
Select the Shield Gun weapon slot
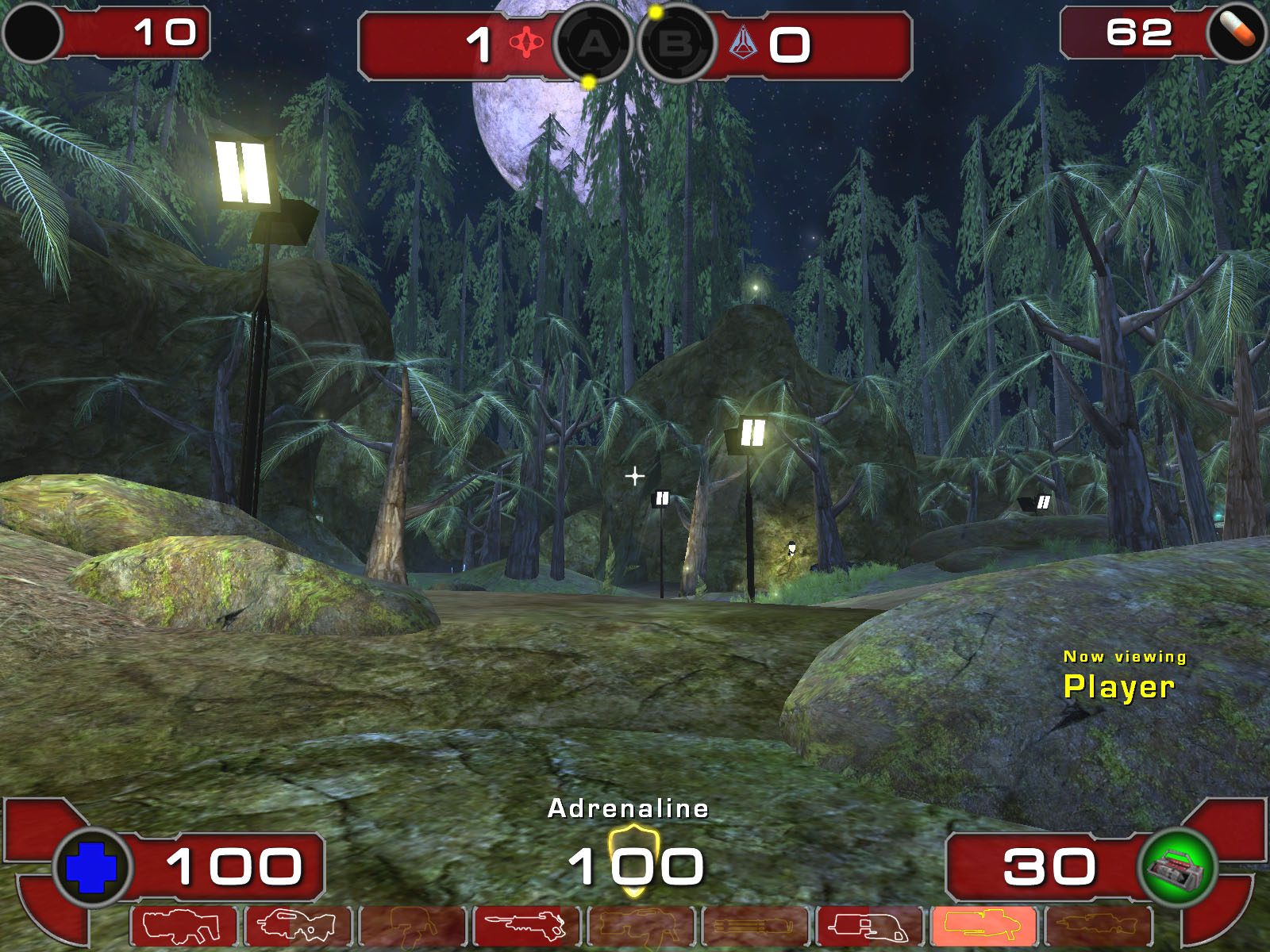(x=184, y=927)
